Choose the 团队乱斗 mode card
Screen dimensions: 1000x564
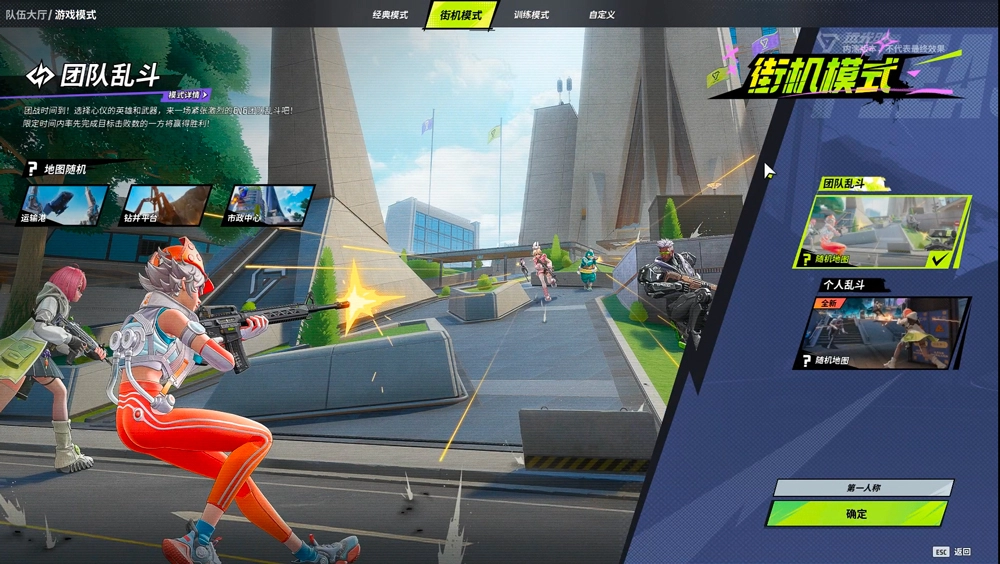point(885,232)
